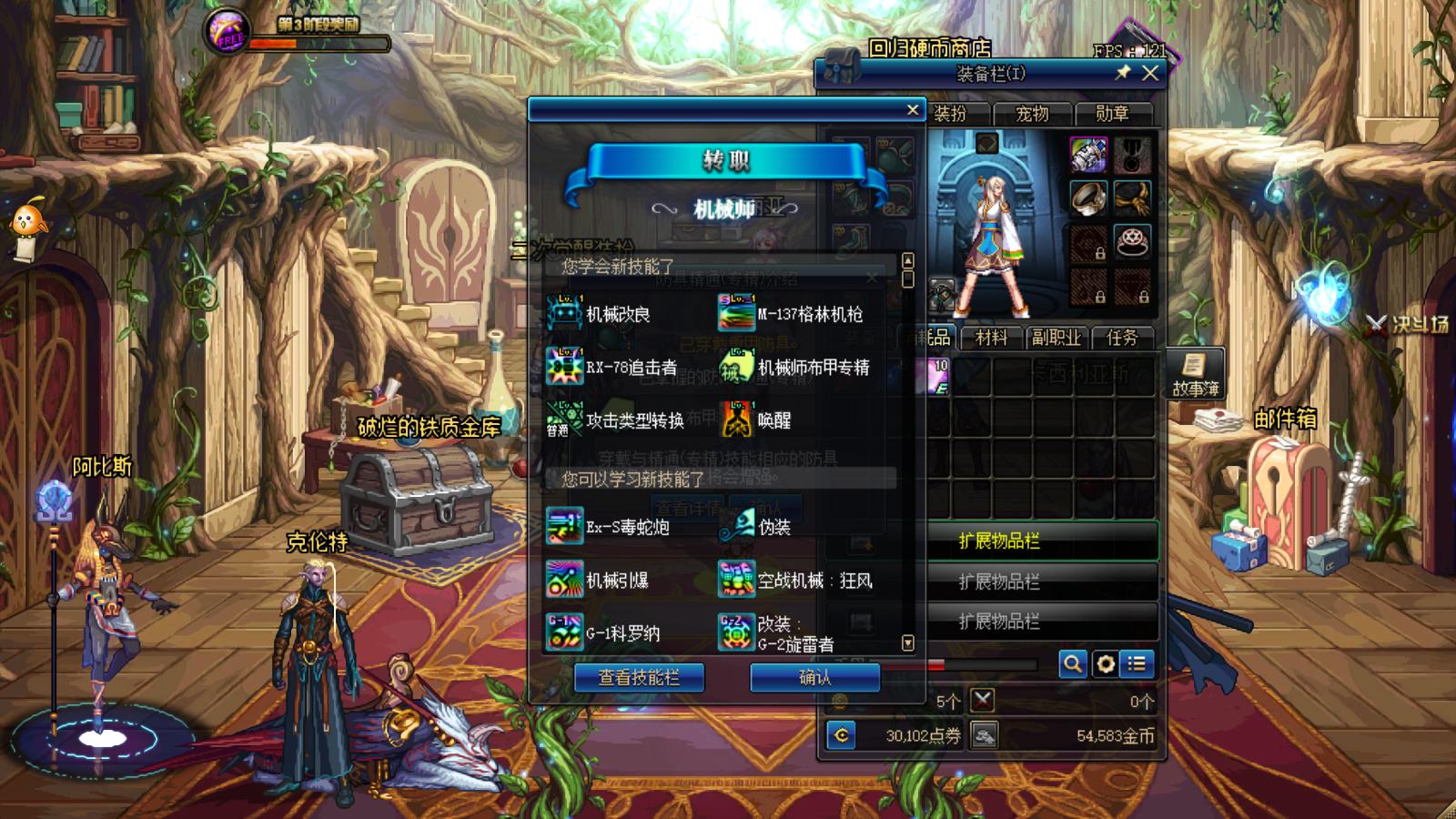
Task: Pin the equipment panel with the pushpin
Action: [1123, 73]
